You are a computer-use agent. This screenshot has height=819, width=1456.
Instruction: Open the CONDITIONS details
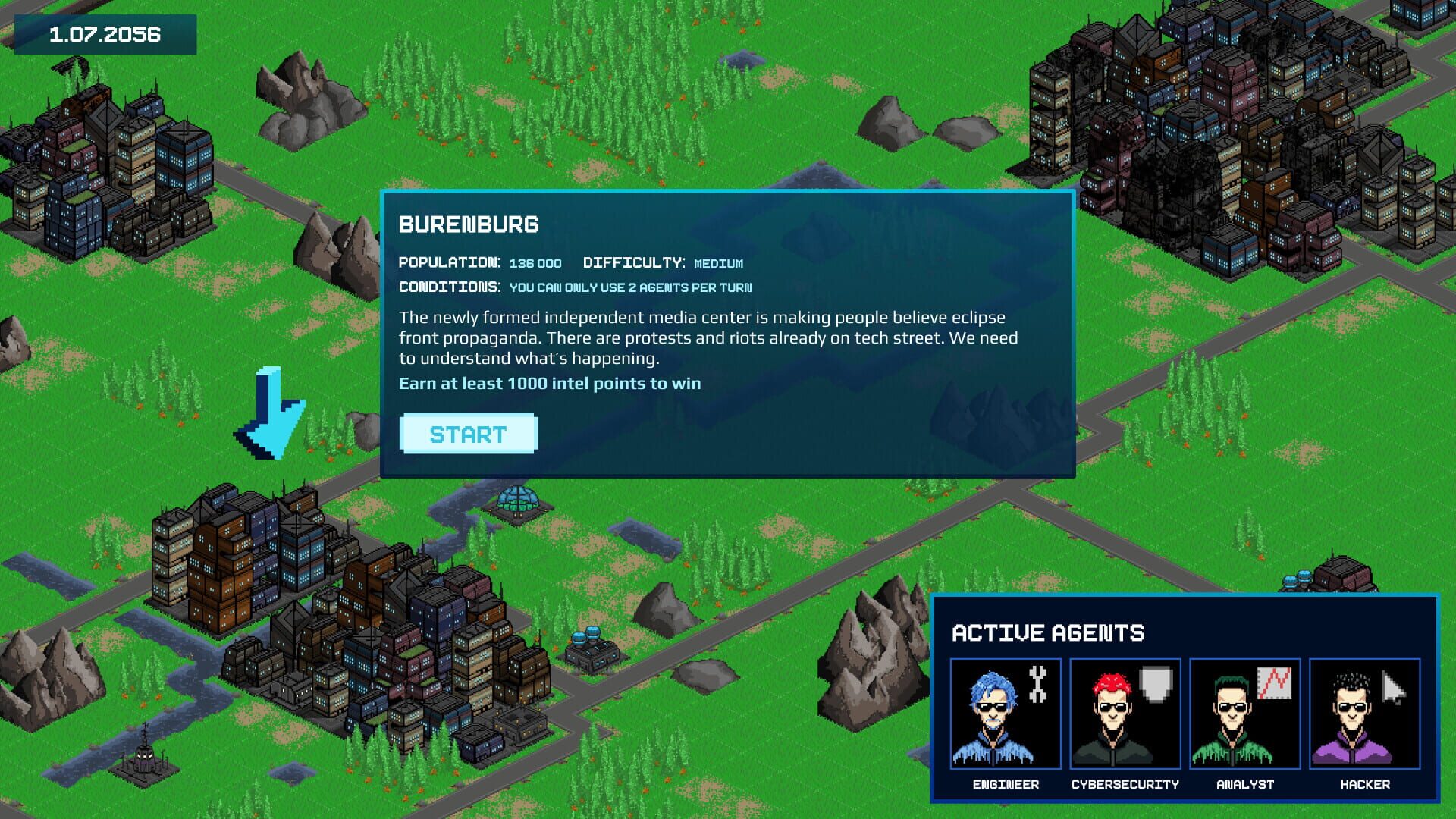pos(576,287)
